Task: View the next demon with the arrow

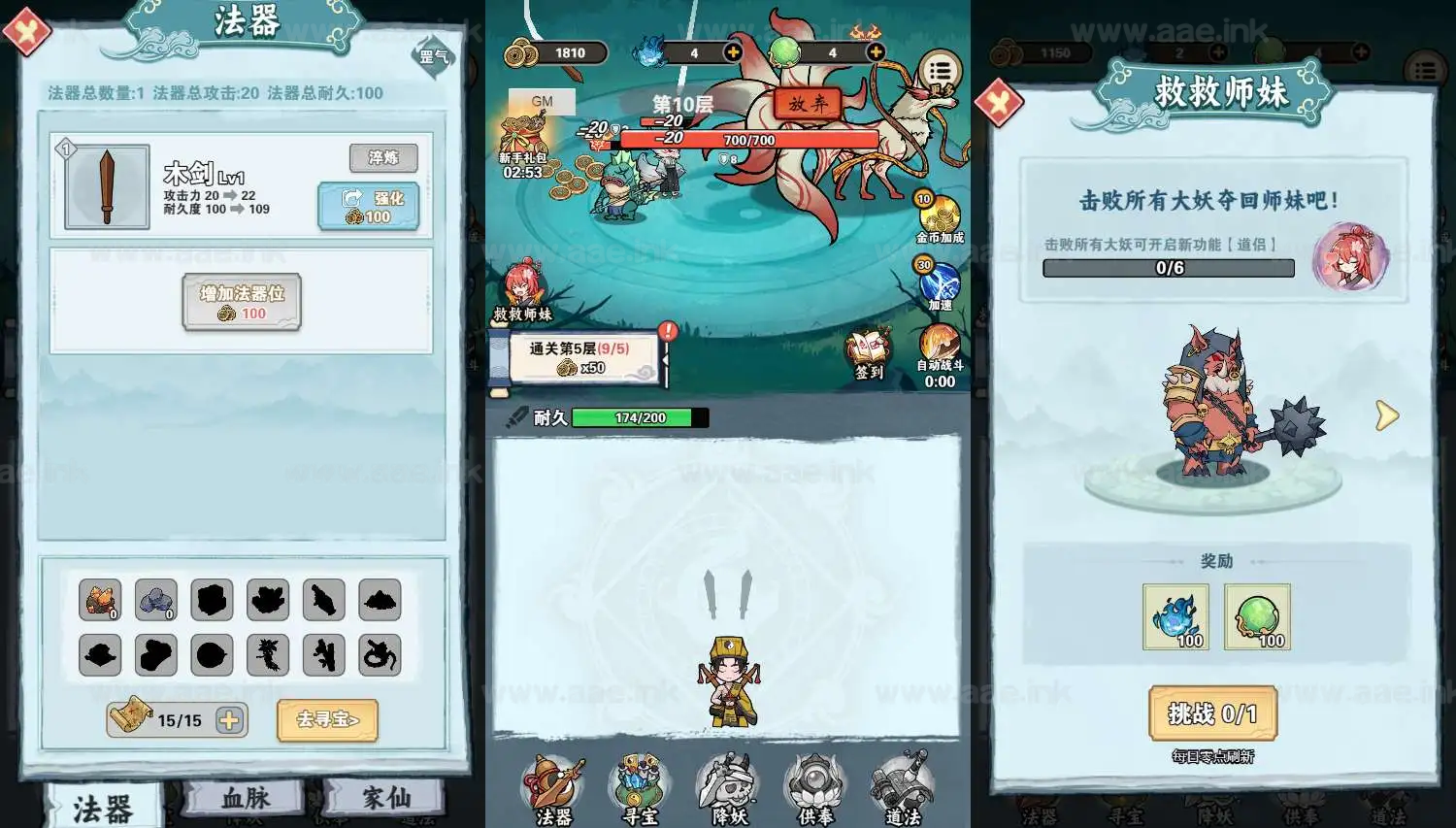Action: tap(1387, 415)
